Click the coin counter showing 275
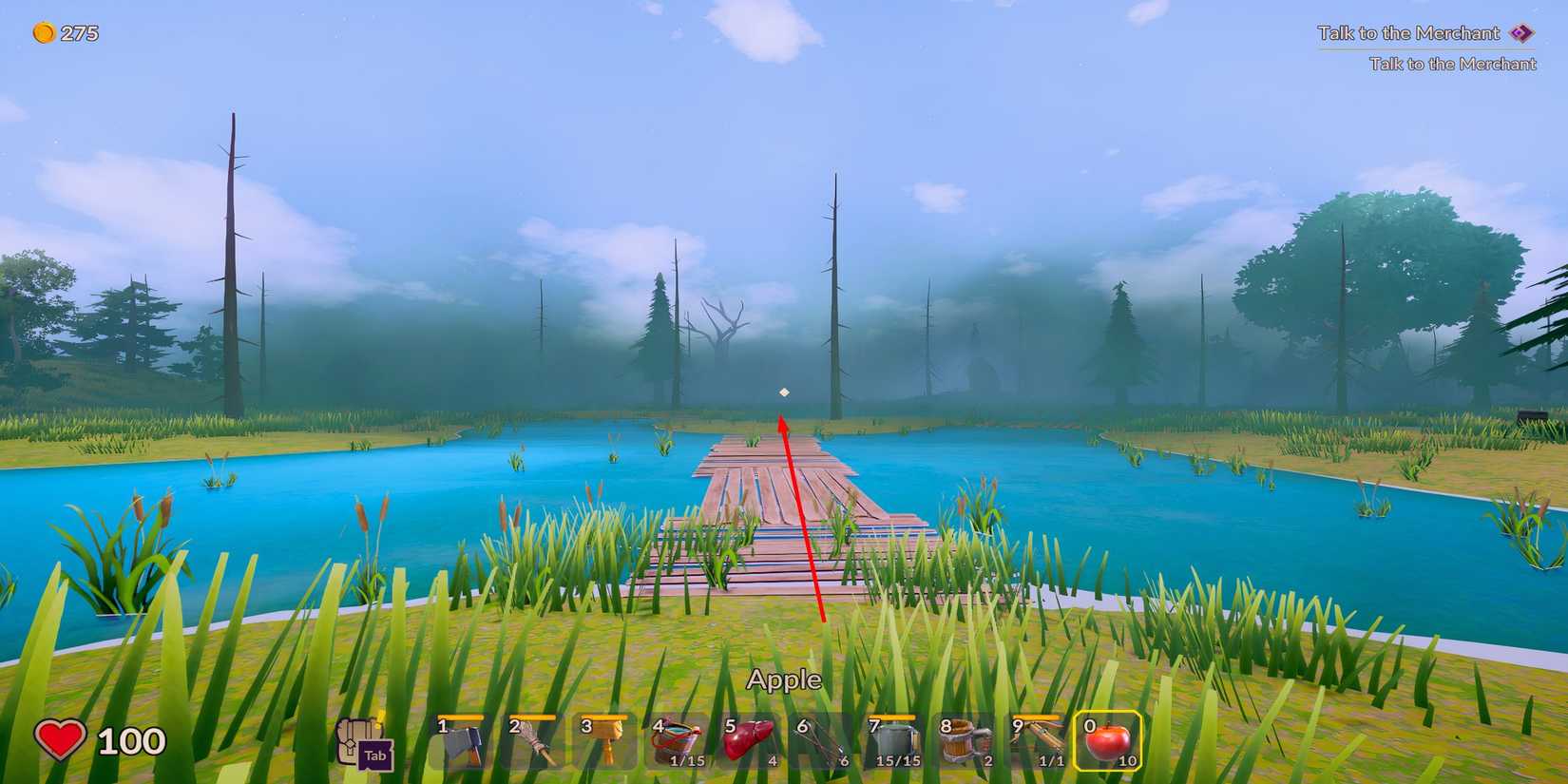The height and width of the screenshot is (784, 1568). 63,31
